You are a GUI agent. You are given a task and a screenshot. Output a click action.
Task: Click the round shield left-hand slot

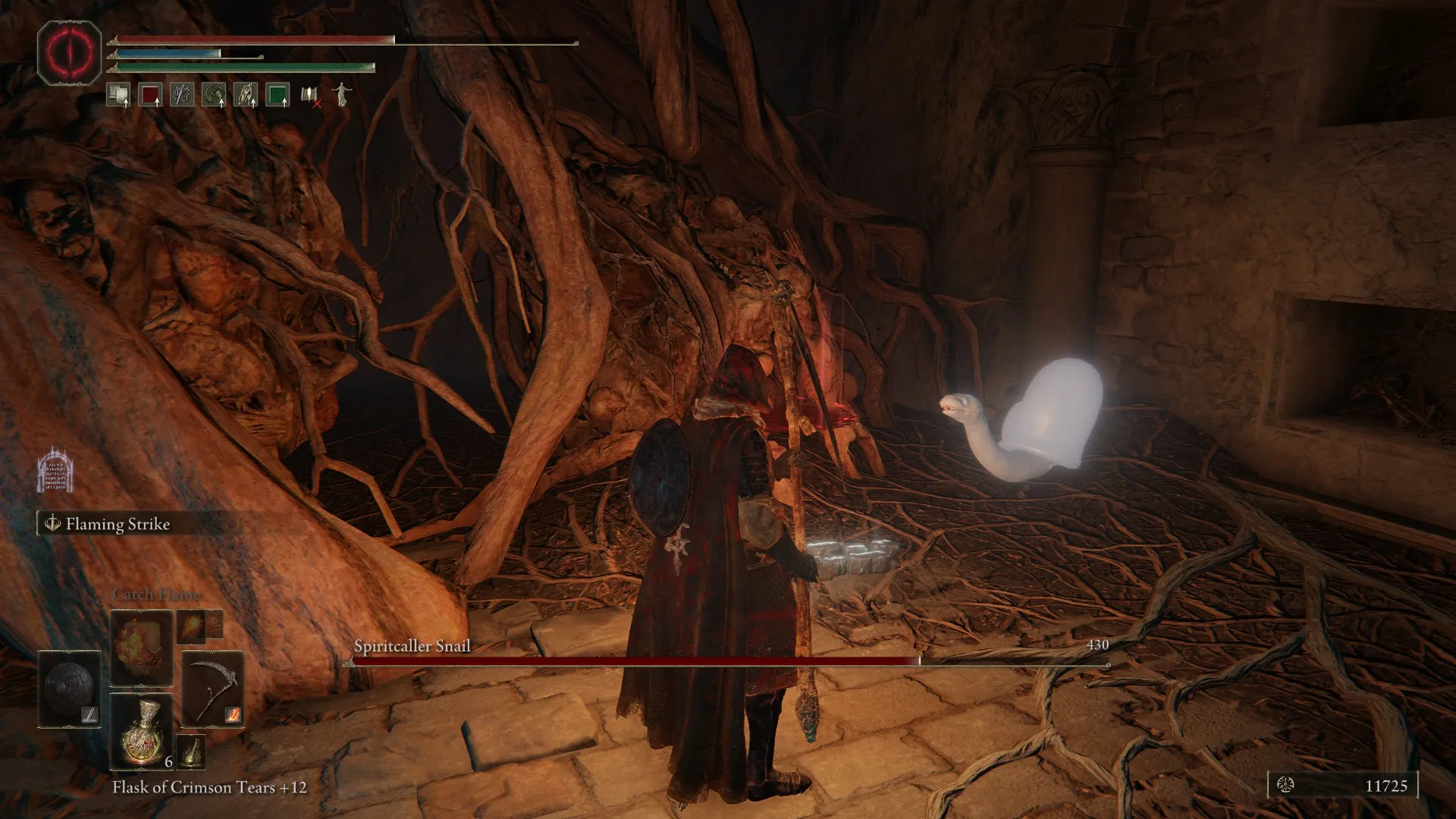click(x=70, y=689)
